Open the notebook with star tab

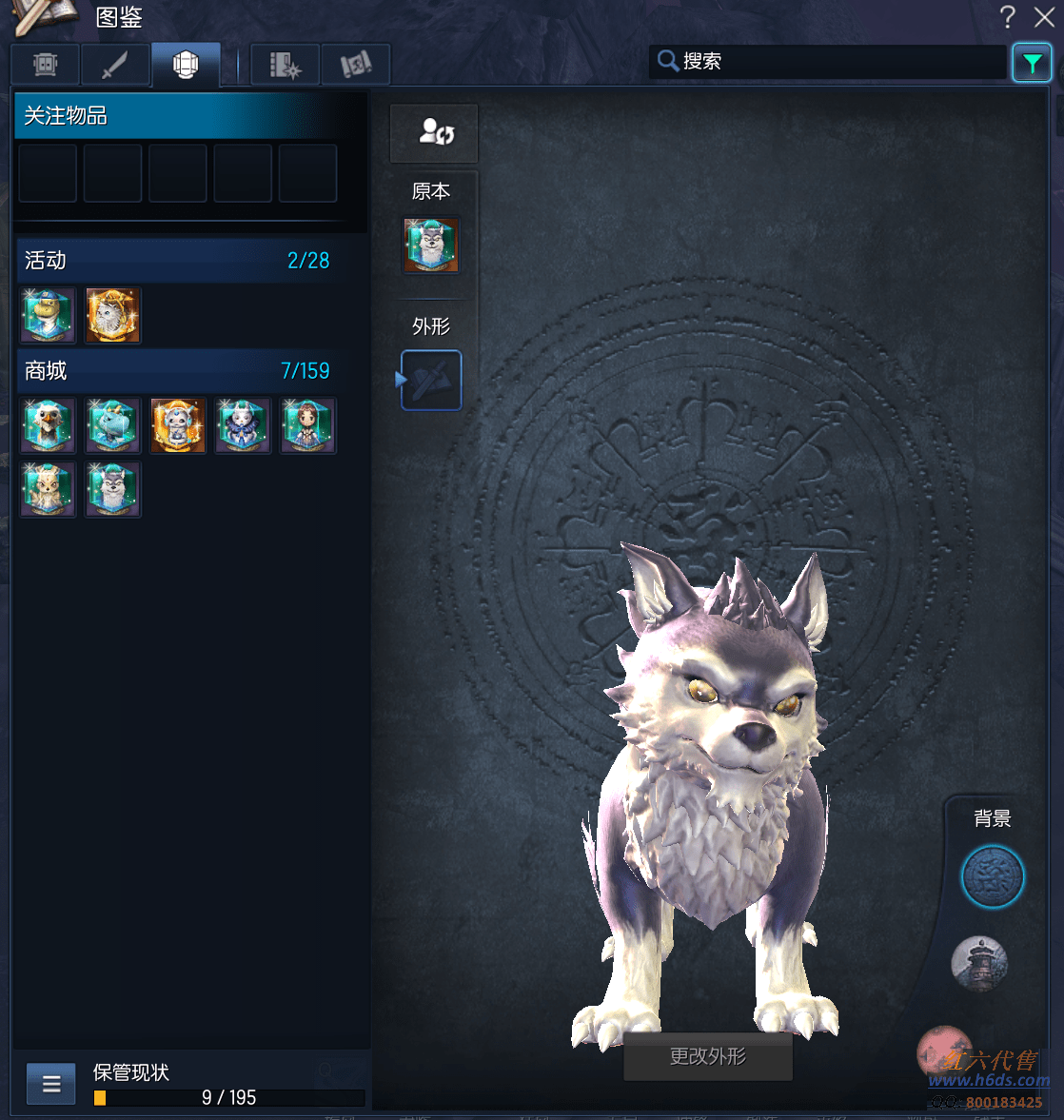[x=285, y=65]
